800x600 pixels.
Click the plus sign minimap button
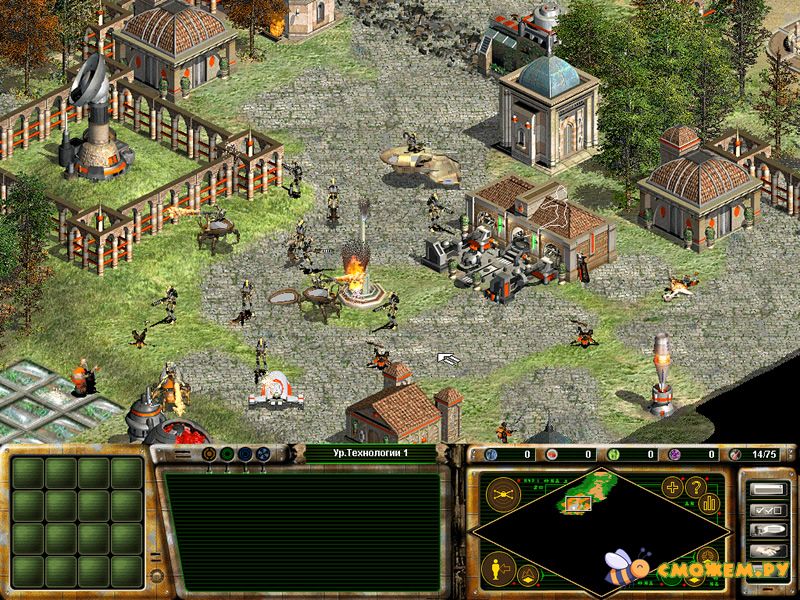point(671,488)
